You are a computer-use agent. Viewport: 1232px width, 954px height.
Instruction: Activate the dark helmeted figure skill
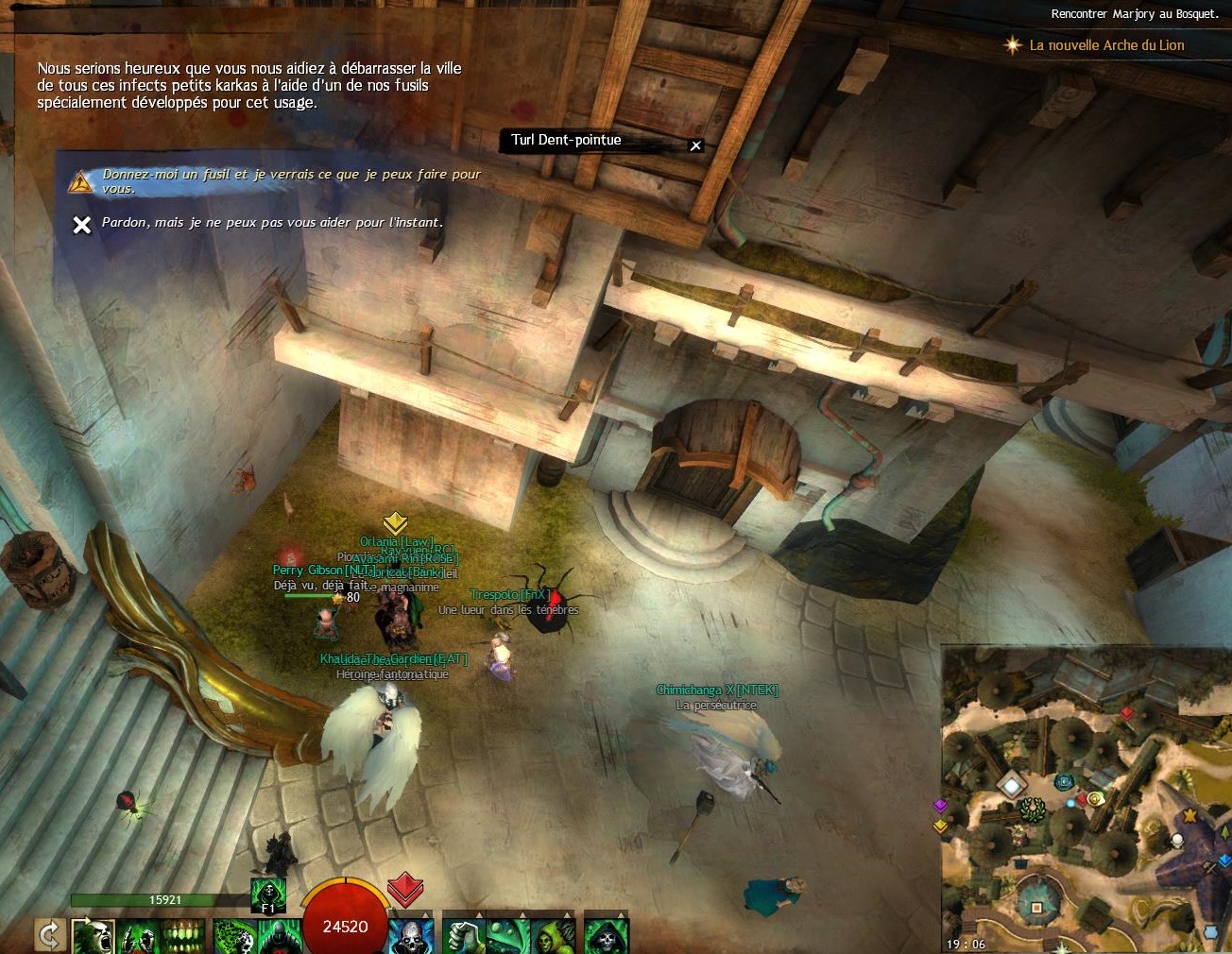(x=278, y=937)
